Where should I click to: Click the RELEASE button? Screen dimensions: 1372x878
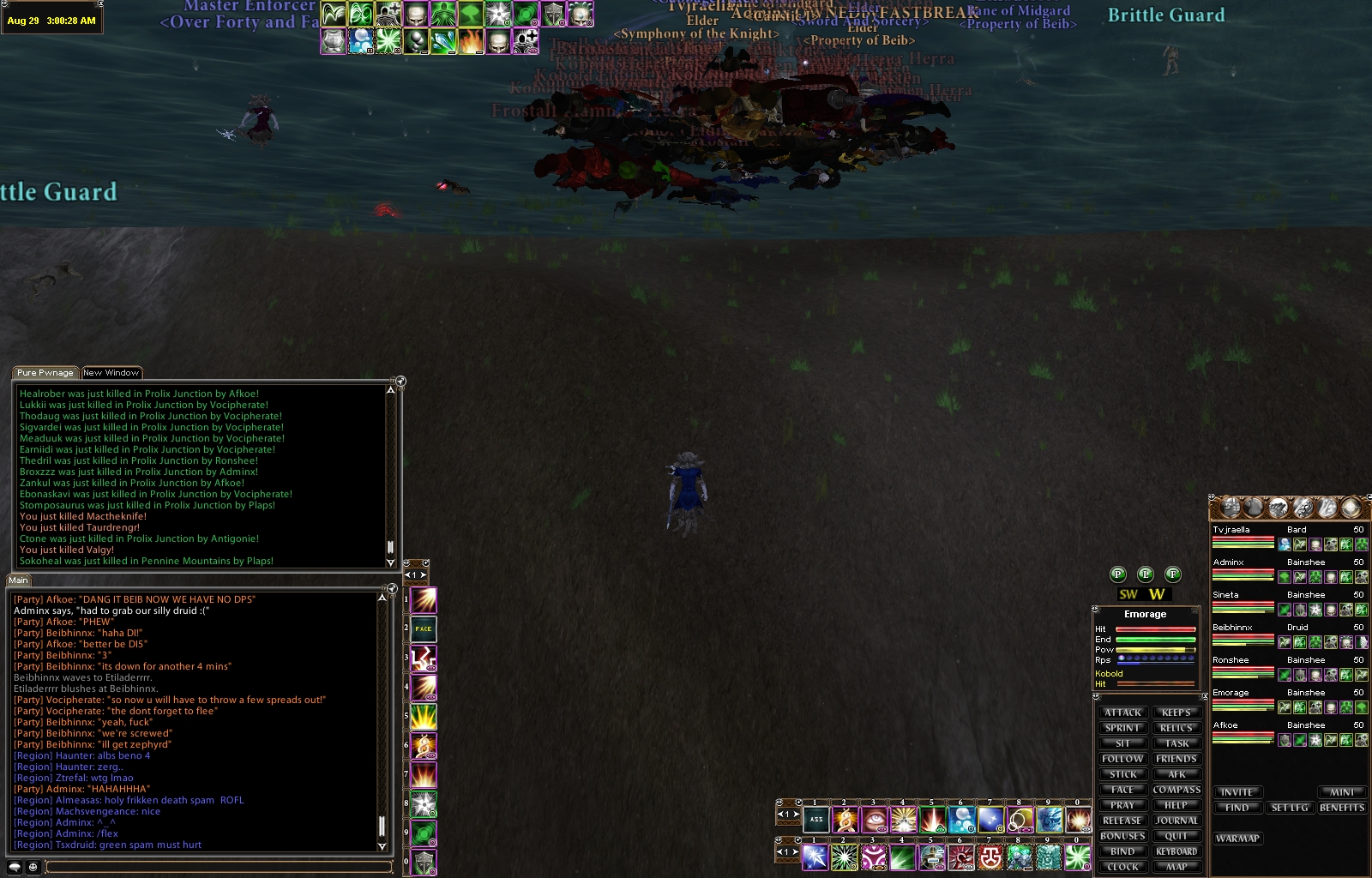[x=1122, y=821]
